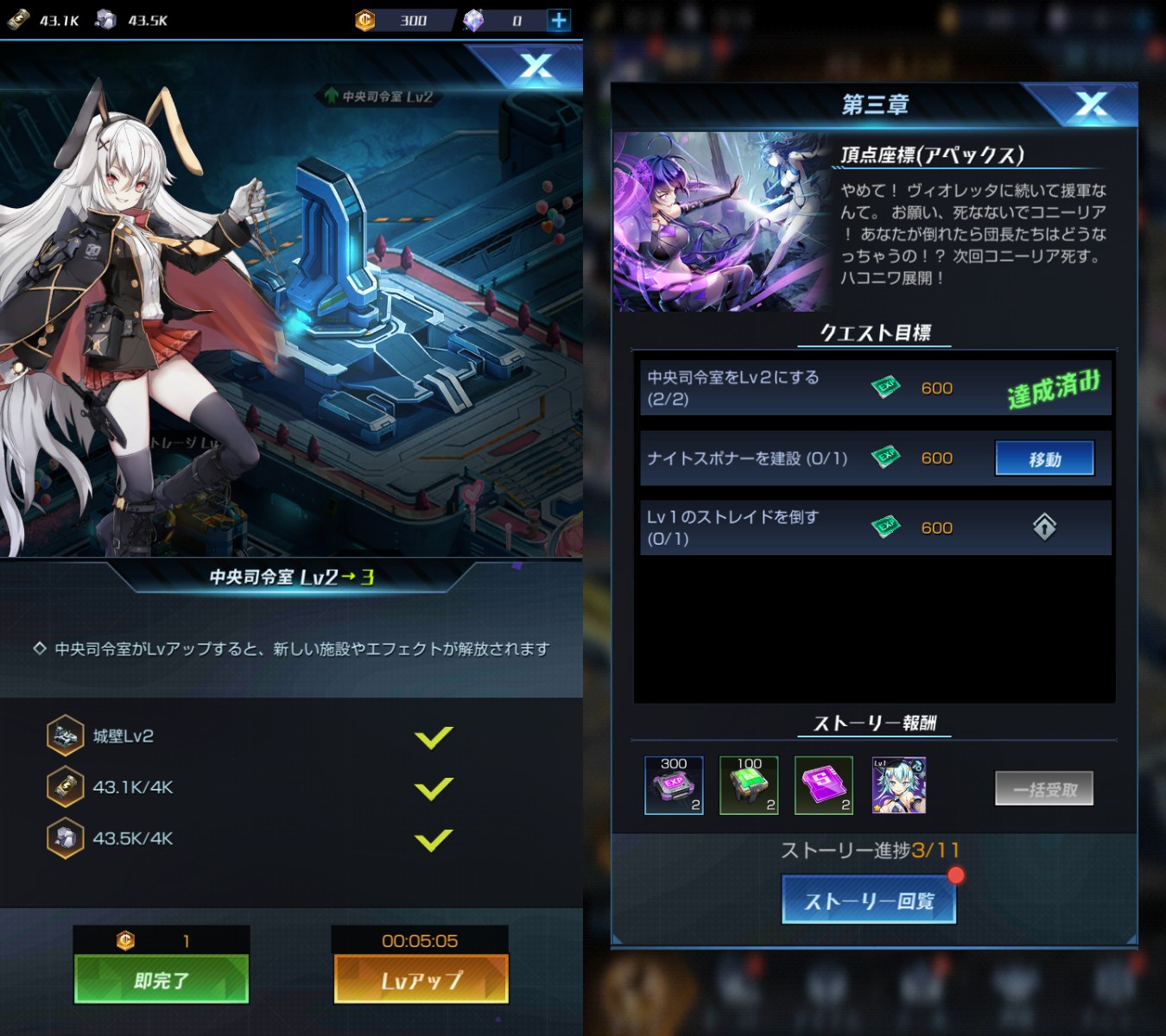The image size is (1166, 1036).
Task: Tap the red notification dot on ストーリー回覧
Action: [x=955, y=875]
